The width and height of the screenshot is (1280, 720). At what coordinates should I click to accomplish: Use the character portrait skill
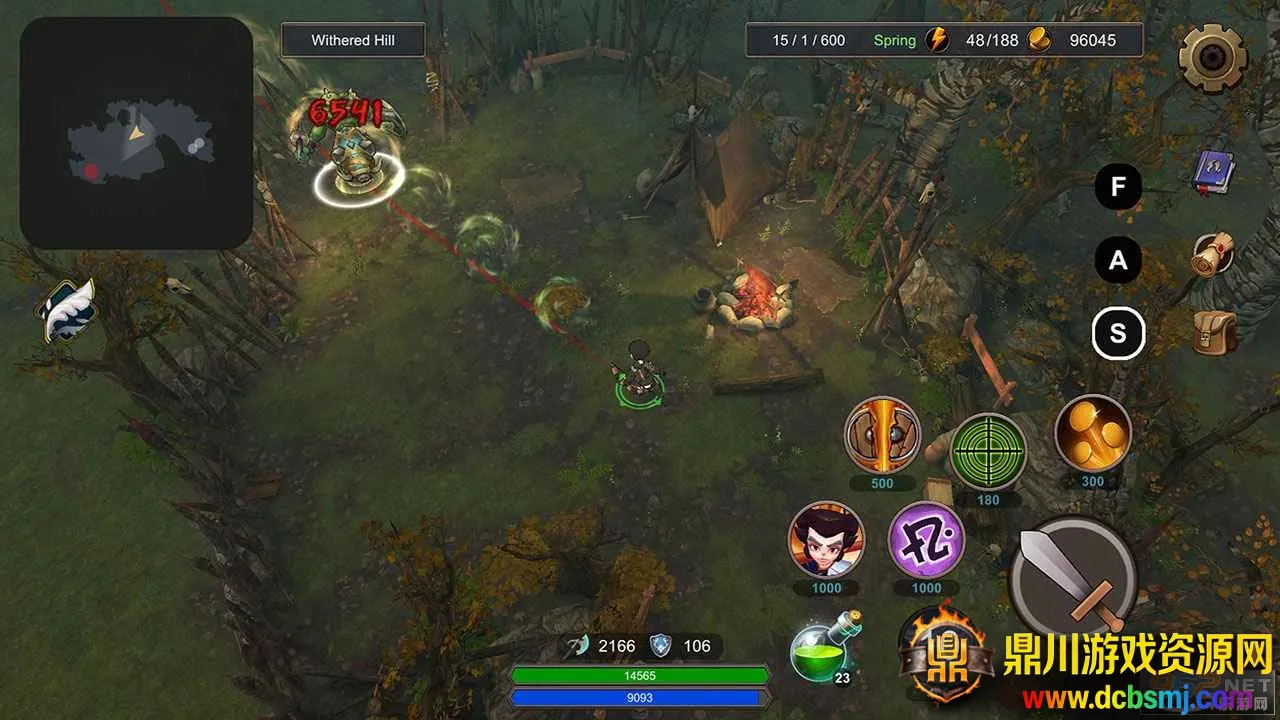coord(826,540)
